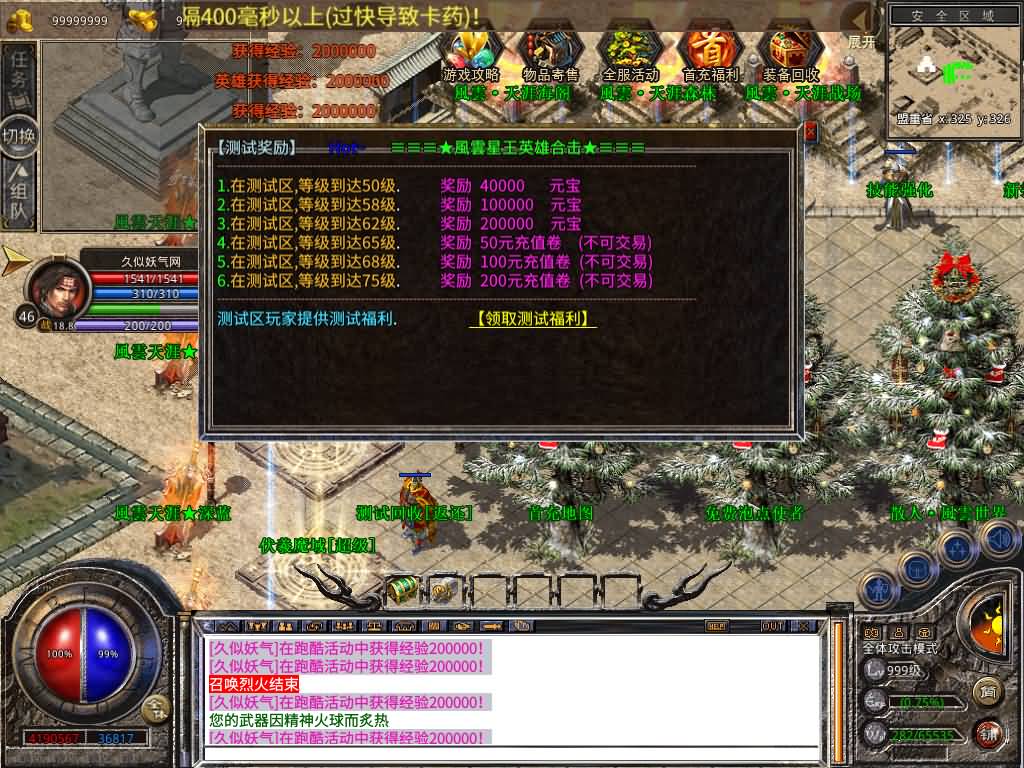Viewport: 1024px width, 768px height.
Task: Open the 物品寄售 item consignment icon
Action: click(x=550, y=52)
